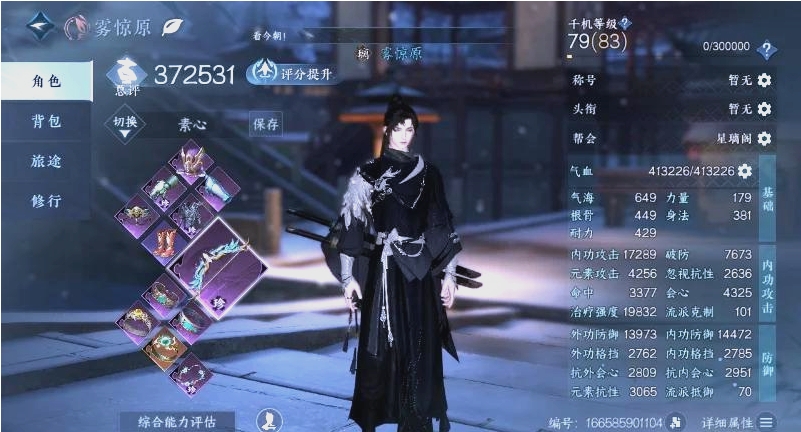Switch to the 修行 cultivation tab
The height and width of the screenshot is (432, 801).
click(x=46, y=201)
